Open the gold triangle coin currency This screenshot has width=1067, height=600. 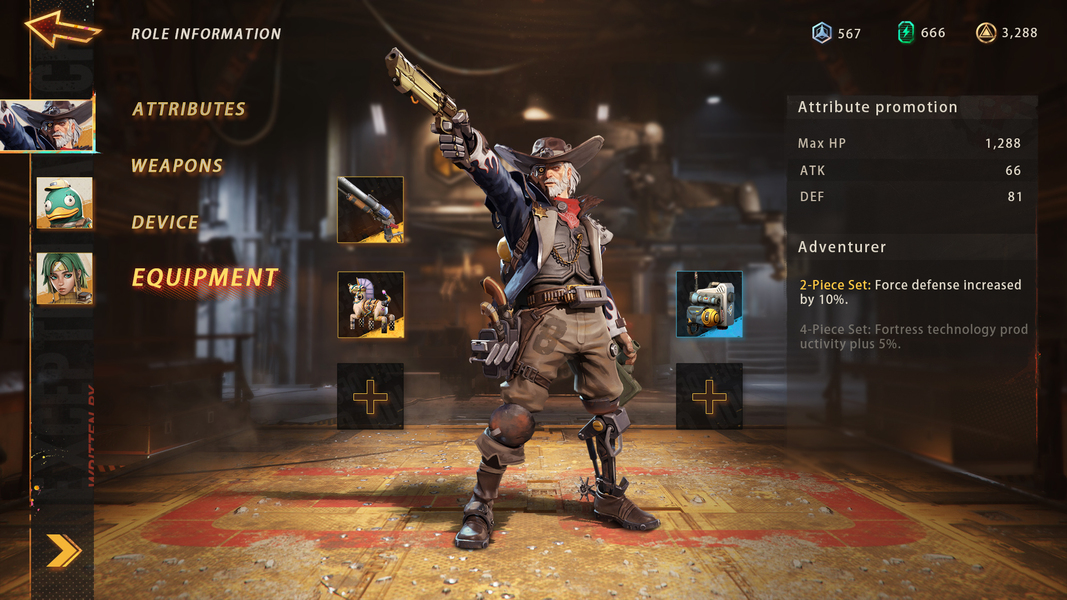[x=986, y=33]
